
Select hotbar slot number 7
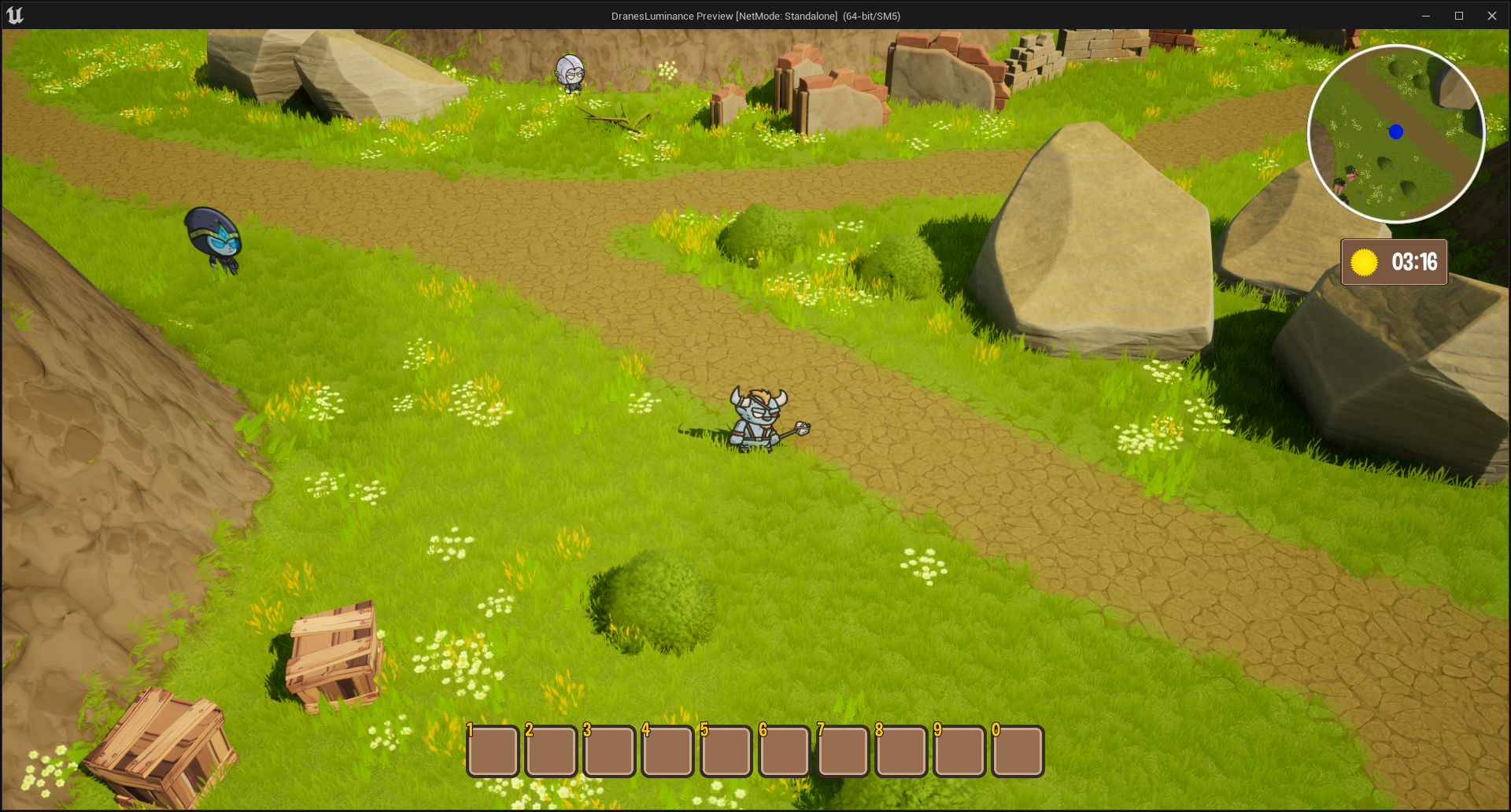pos(843,751)
